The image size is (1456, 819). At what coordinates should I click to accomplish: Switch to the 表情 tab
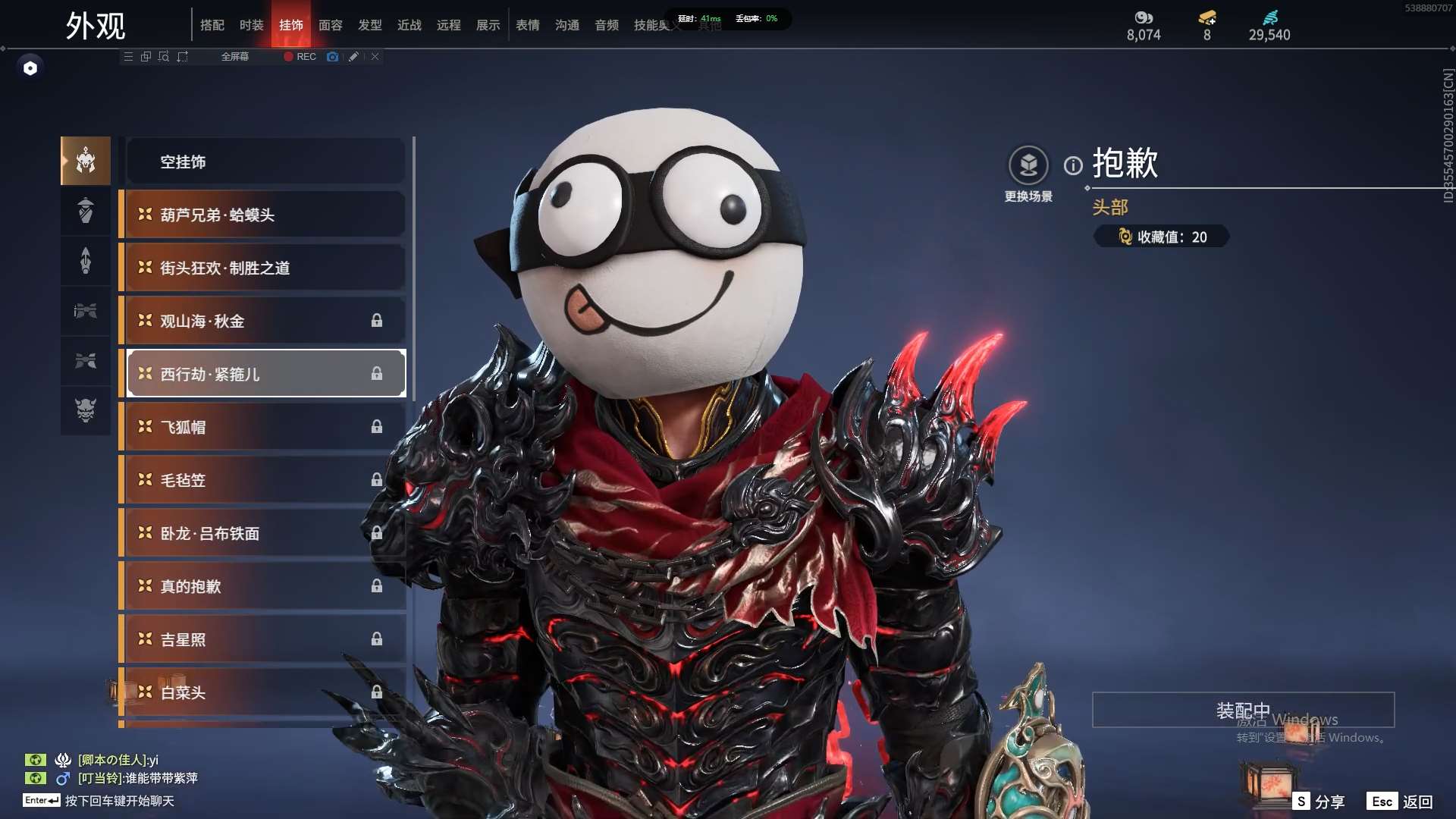pyautogui.click(x=527, y=25)
